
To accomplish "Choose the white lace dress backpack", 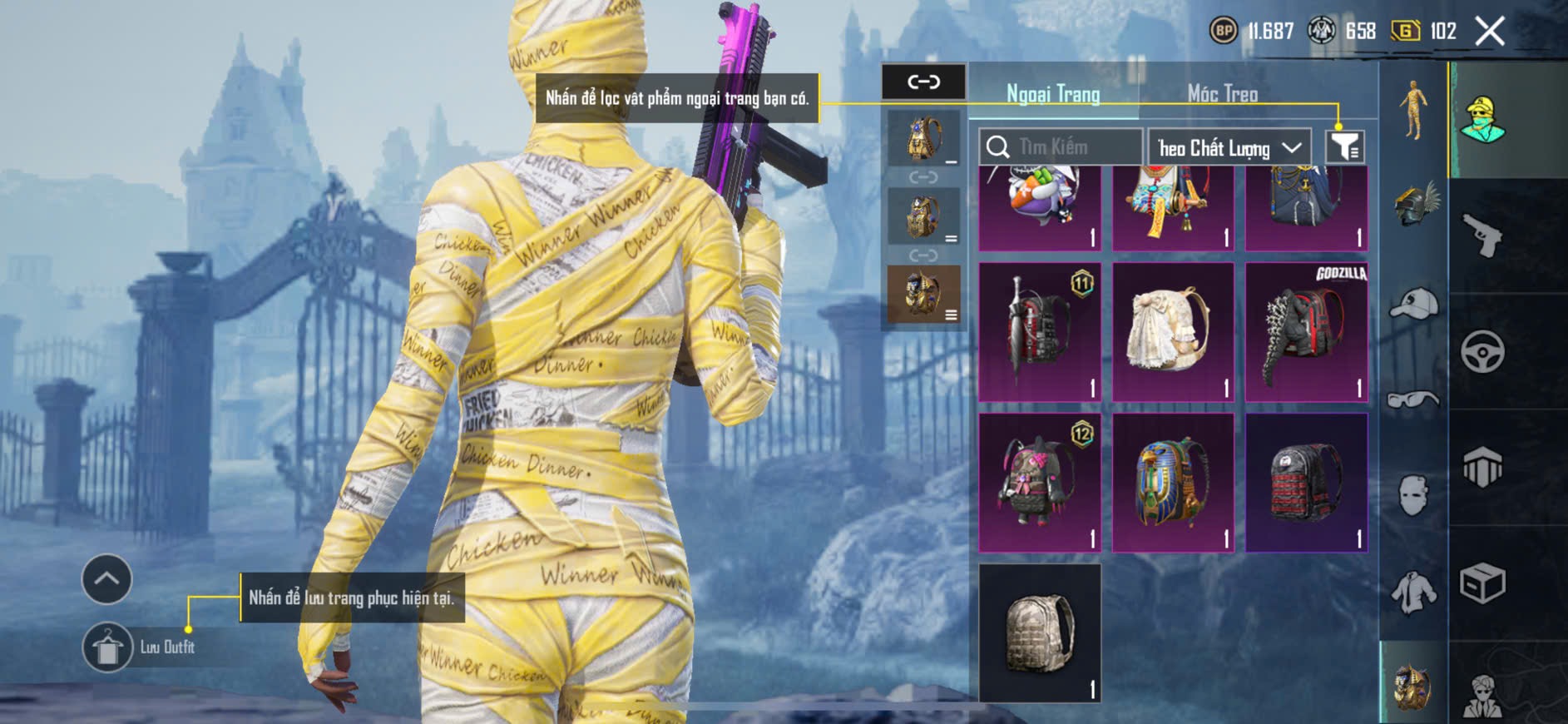I will click(1173, 332).
